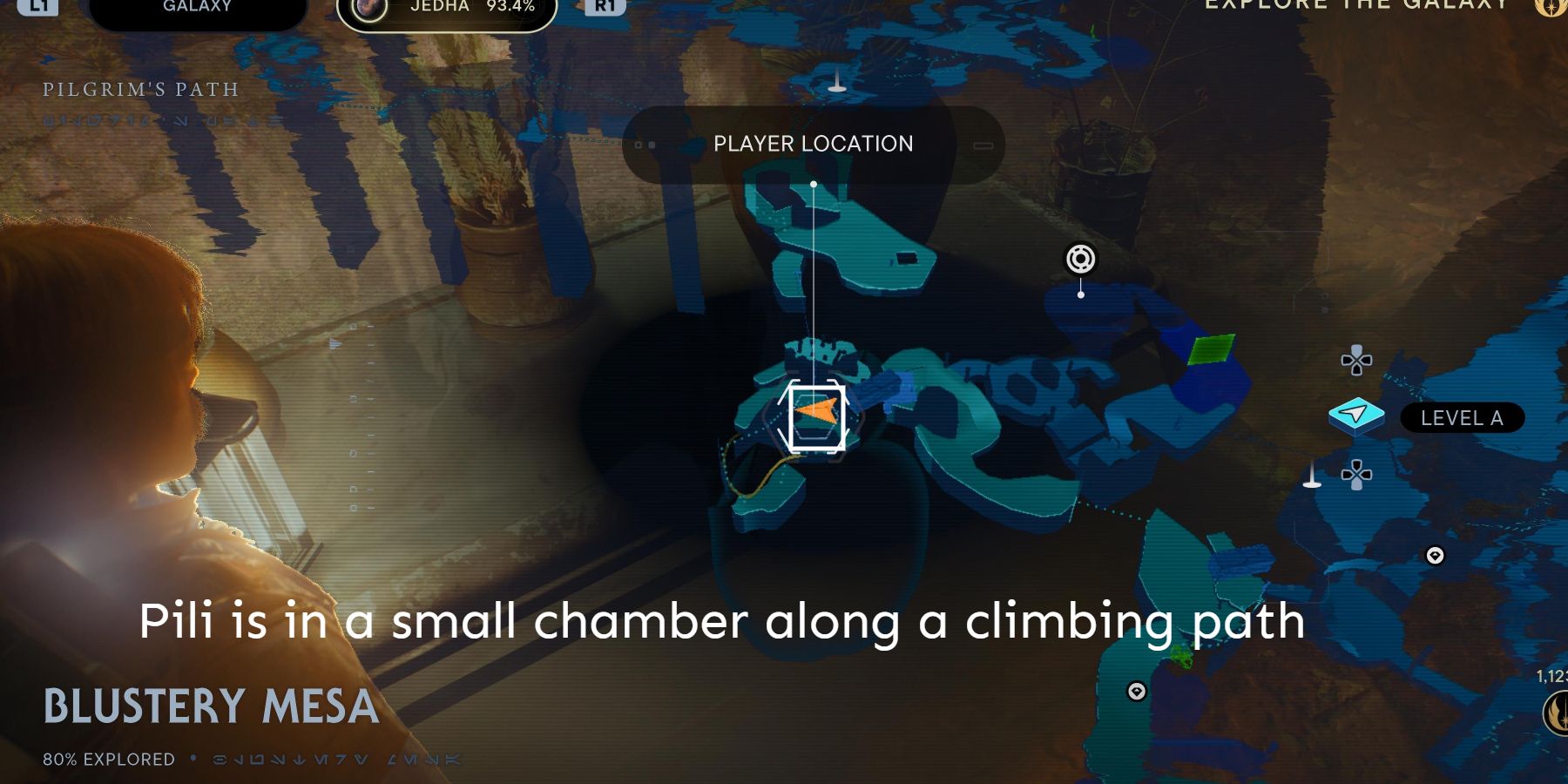Select the upper cross-shaped collectible icon on the map
This screenshot has width=1568, height=784.
(1355, 359)
